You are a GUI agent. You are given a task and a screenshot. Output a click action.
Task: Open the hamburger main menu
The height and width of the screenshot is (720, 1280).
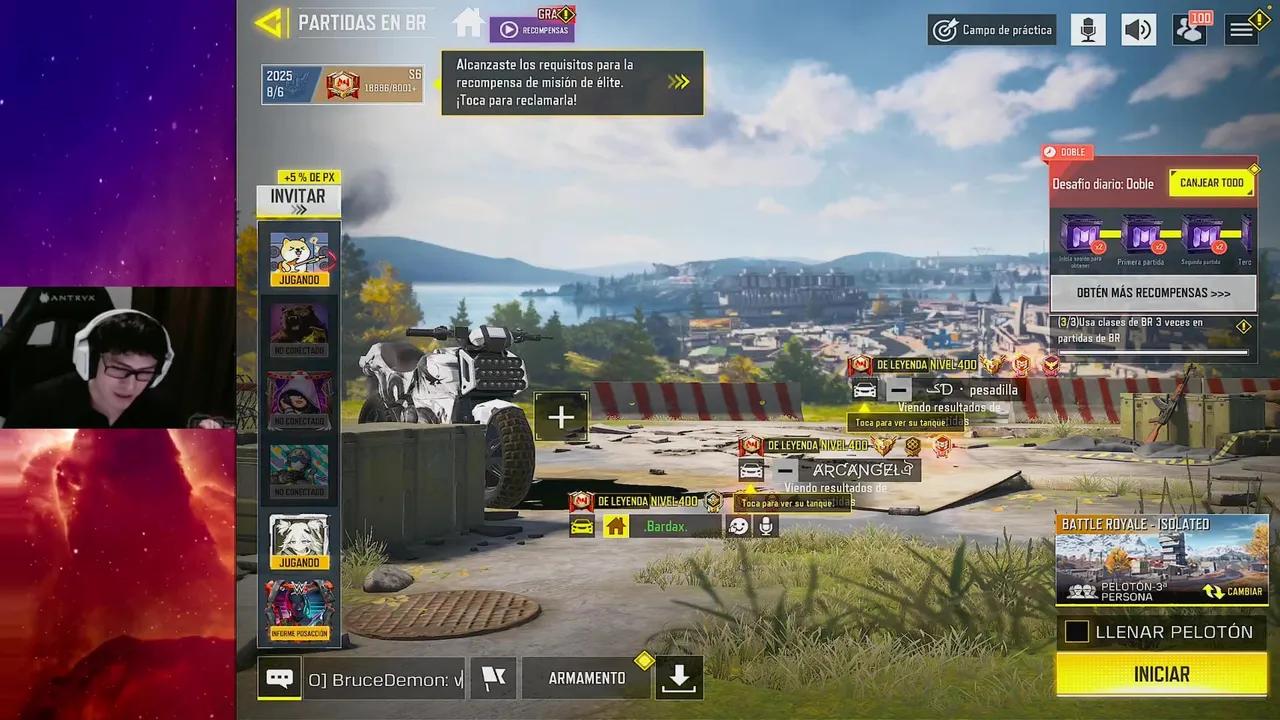click(1242, 30)
